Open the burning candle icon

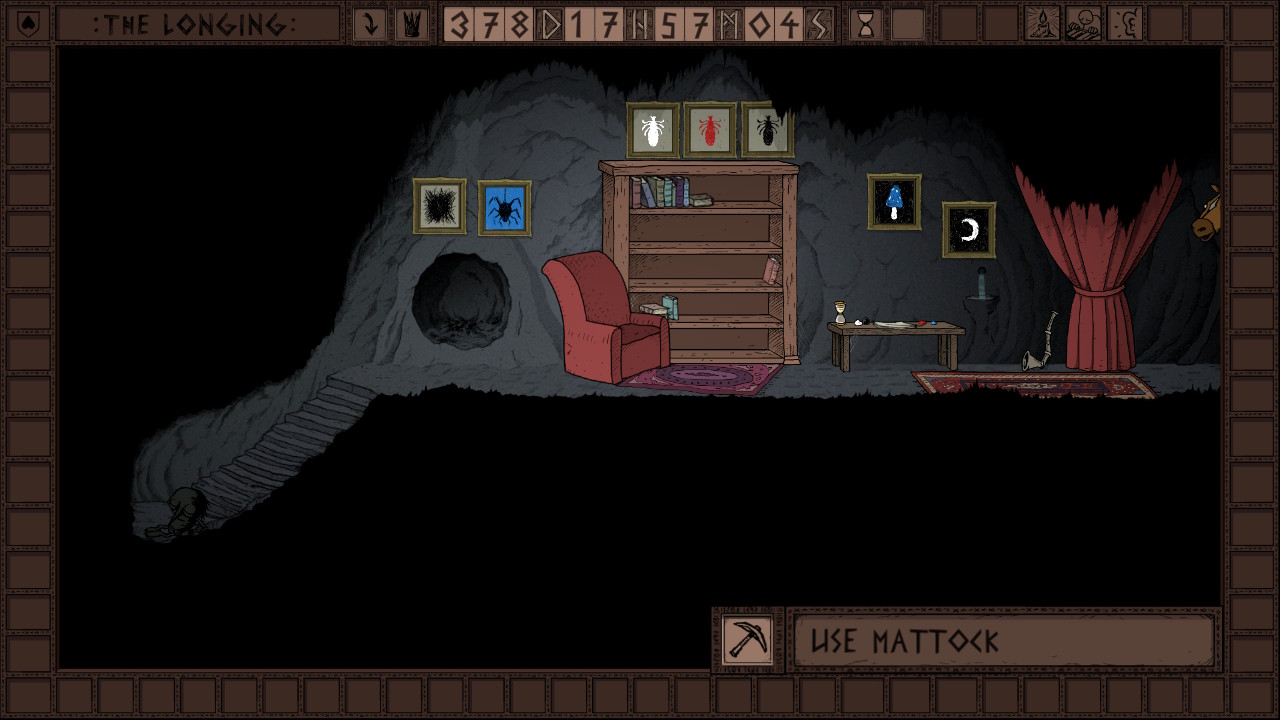tap(1042, 24)
